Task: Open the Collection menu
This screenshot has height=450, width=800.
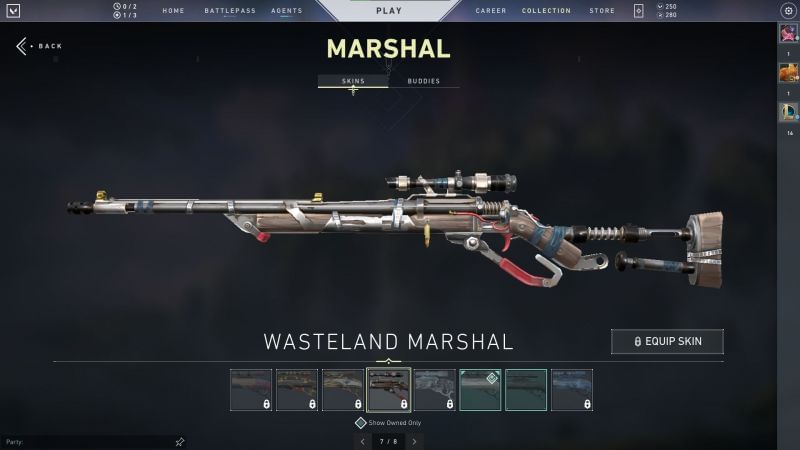Action: coord(546,11)
